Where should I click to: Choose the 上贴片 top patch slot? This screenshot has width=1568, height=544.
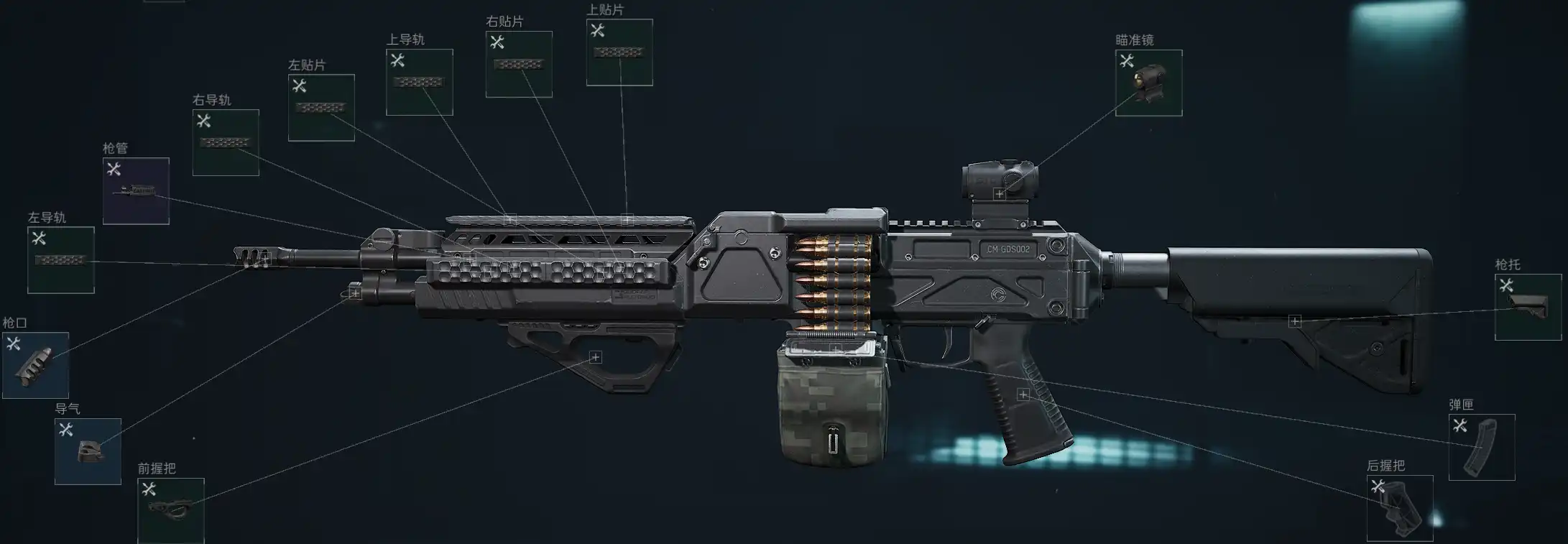[619, 52]
